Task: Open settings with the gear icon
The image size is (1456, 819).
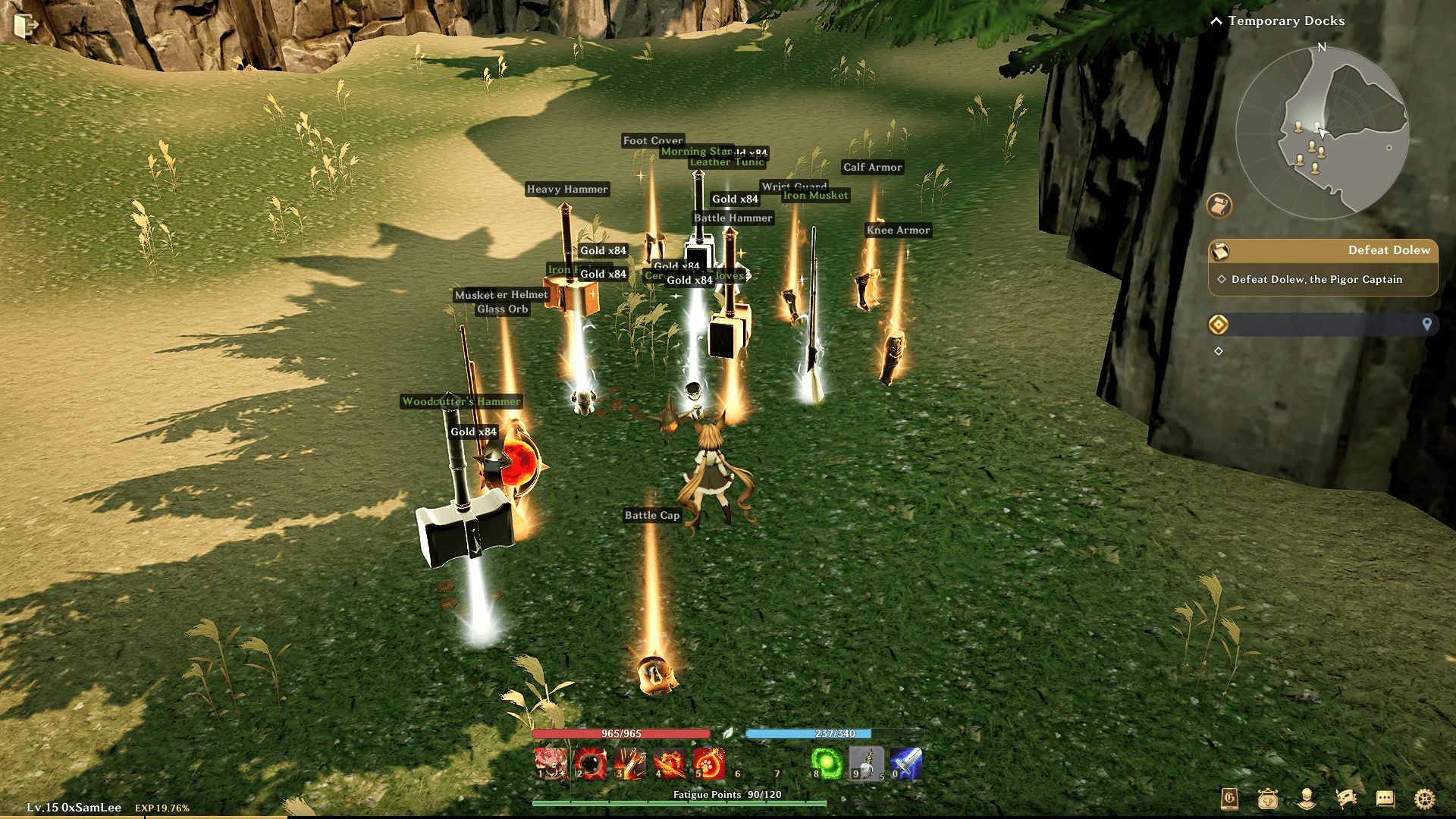Action: 1424,799
